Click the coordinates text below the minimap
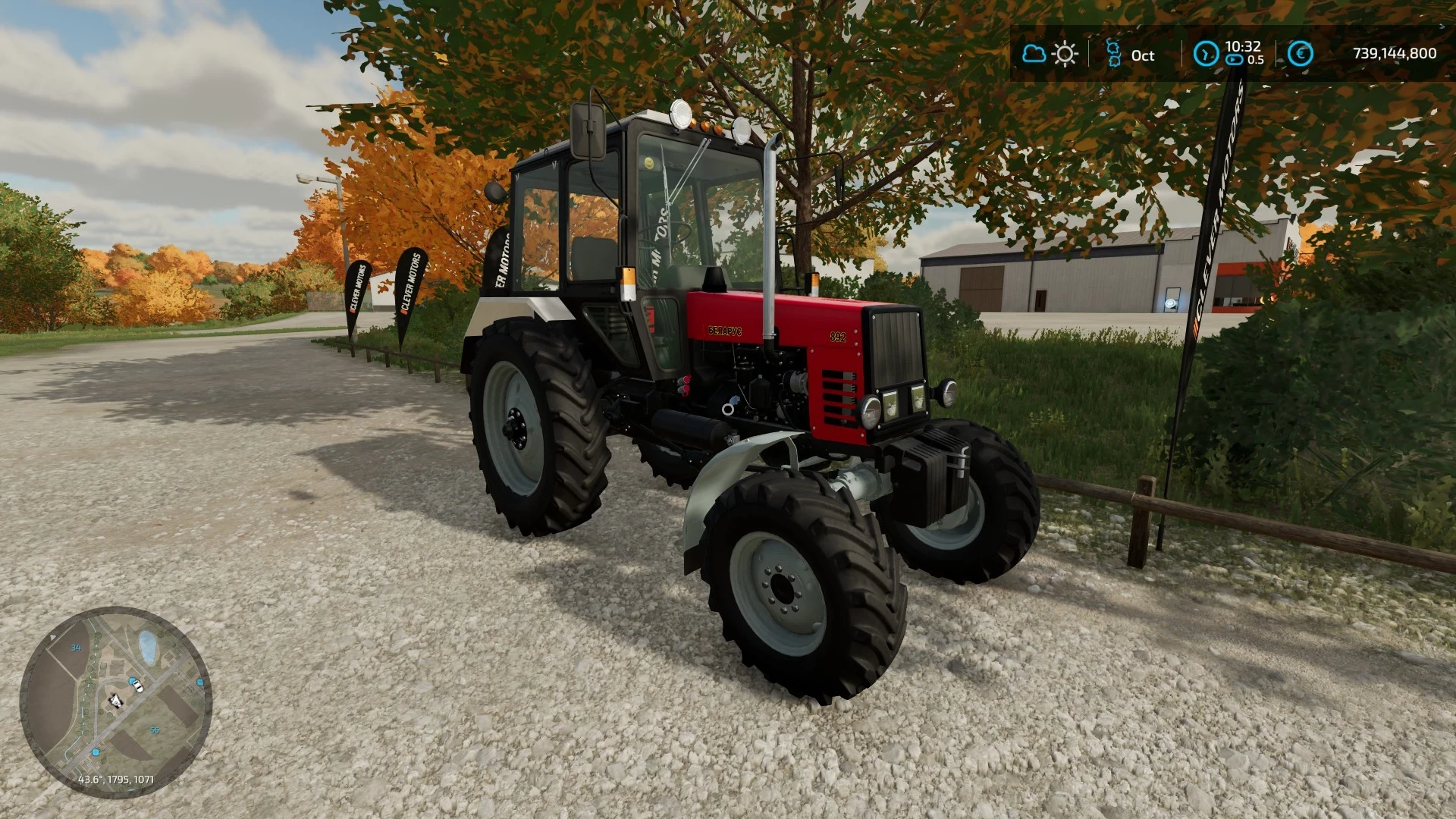Screen dimensions: 1456x819 (117, 780)
